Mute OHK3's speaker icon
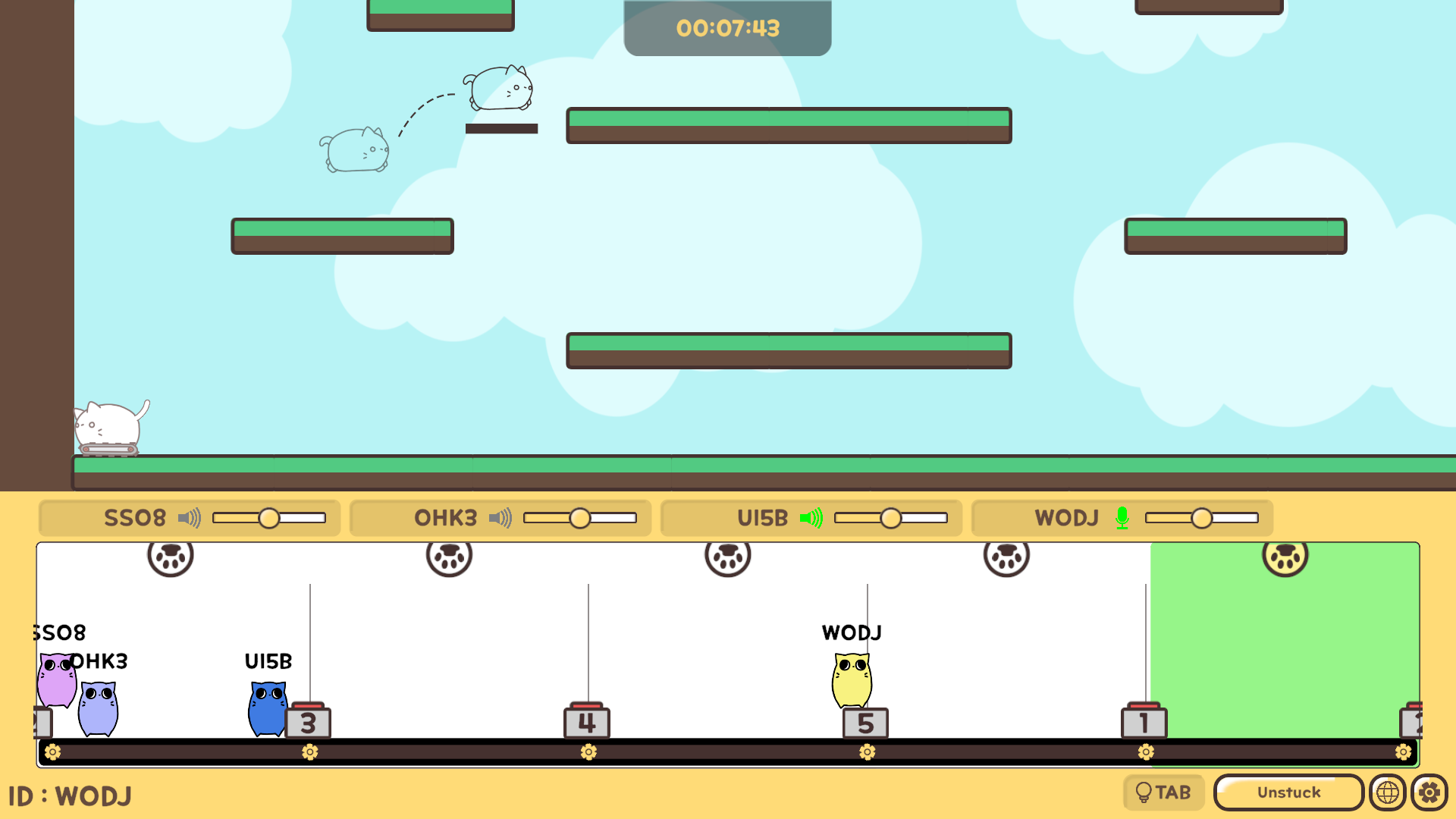 coord(500,518)
